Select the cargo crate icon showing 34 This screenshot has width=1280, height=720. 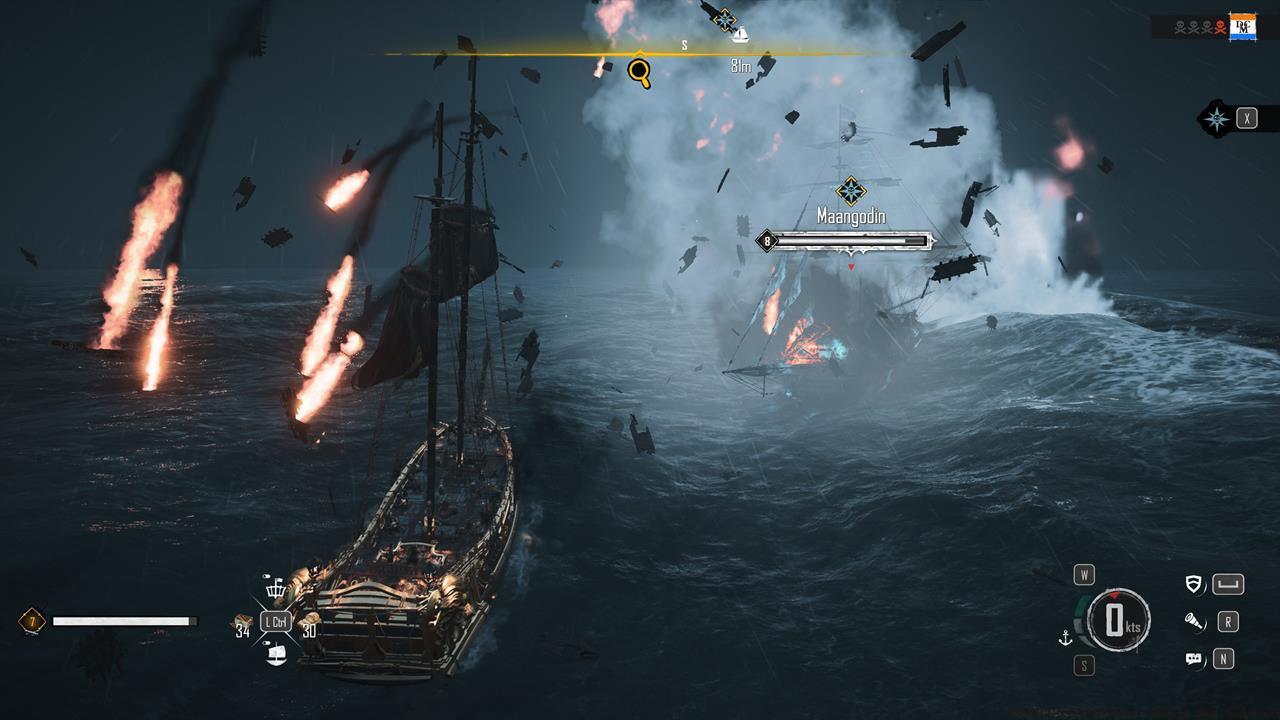[242, 620]
